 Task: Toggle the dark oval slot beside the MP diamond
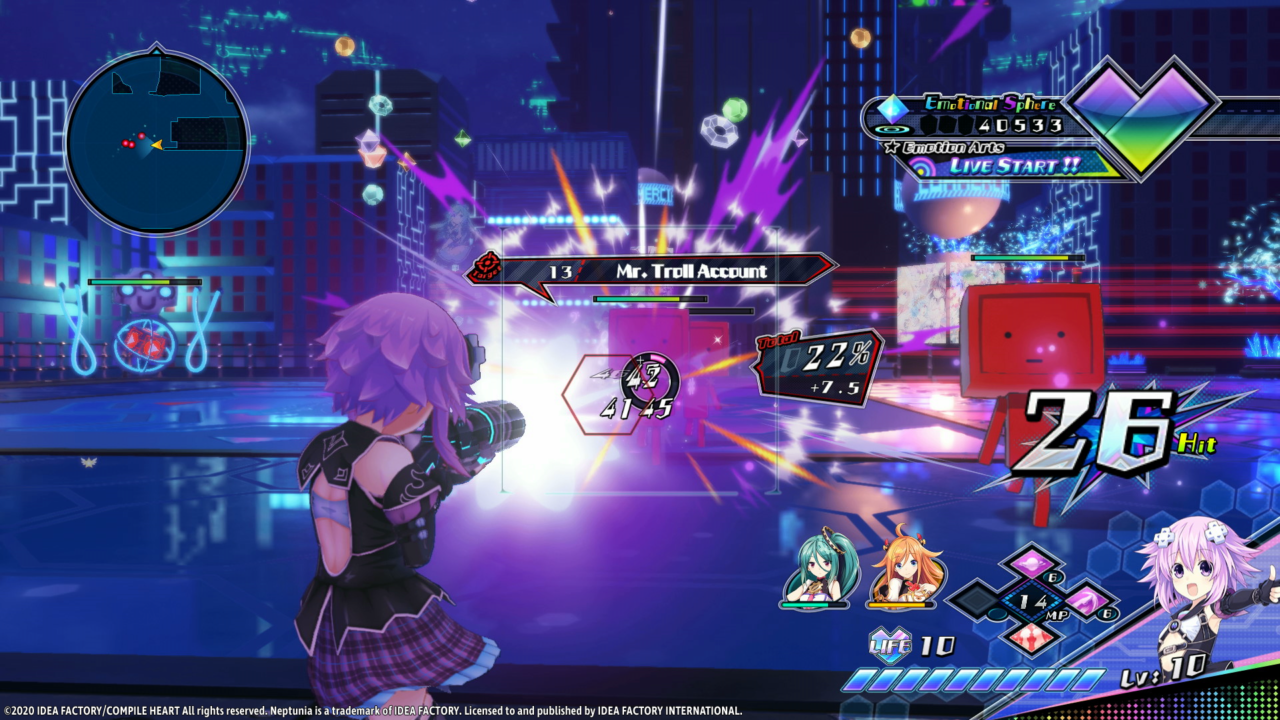996,614
